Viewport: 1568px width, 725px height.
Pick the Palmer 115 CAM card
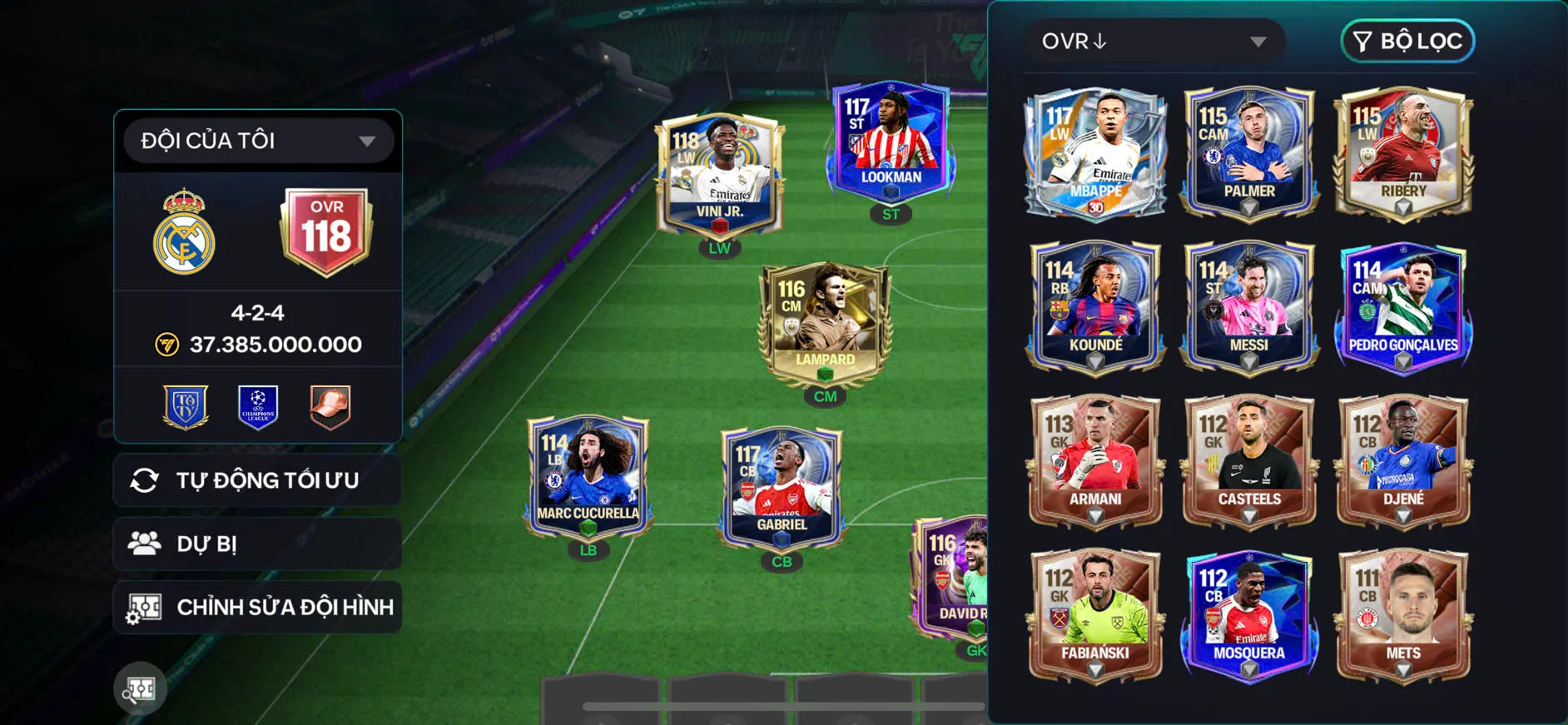pos(1248,153)
